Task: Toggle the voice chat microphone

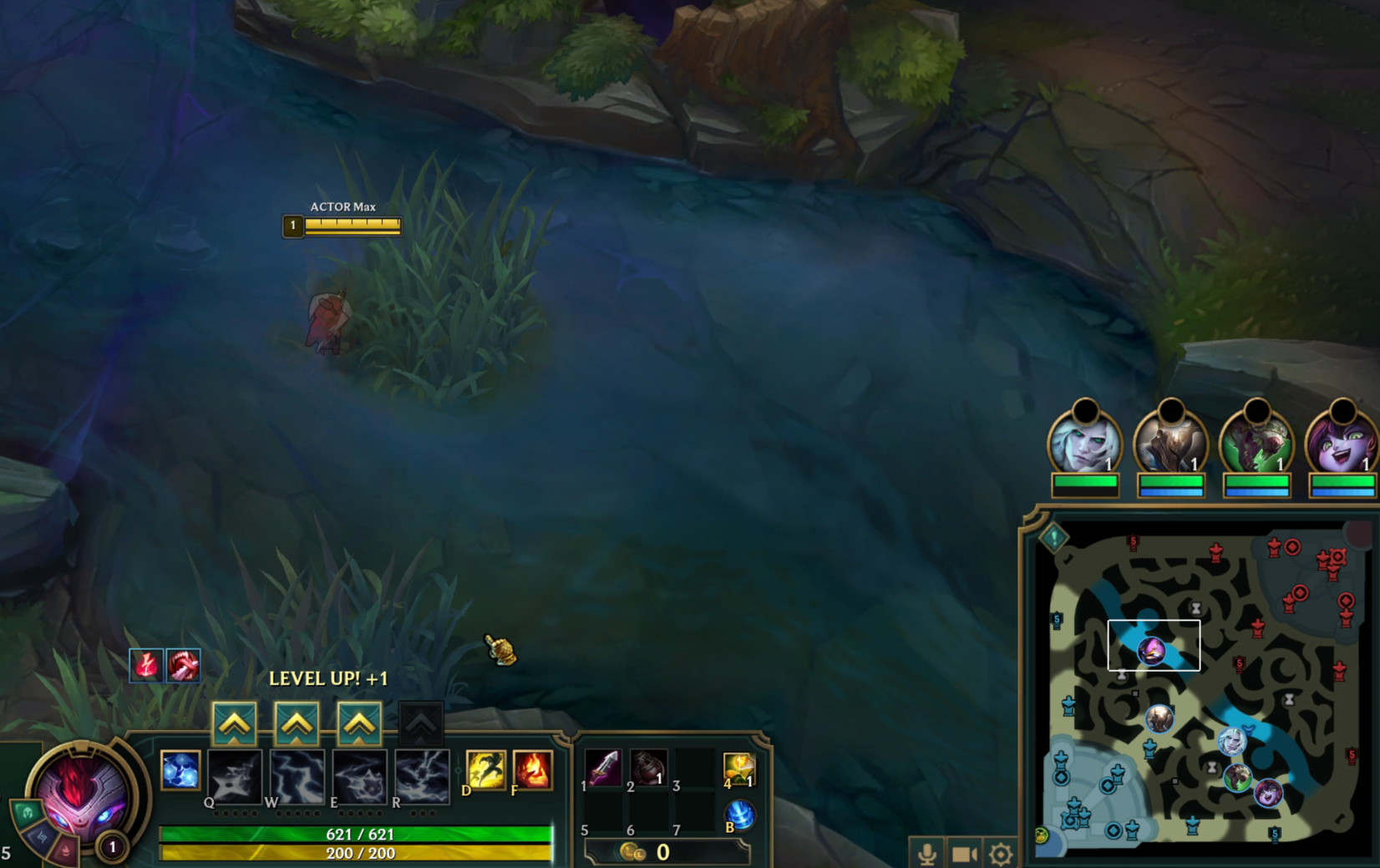Action: point(926,854)
